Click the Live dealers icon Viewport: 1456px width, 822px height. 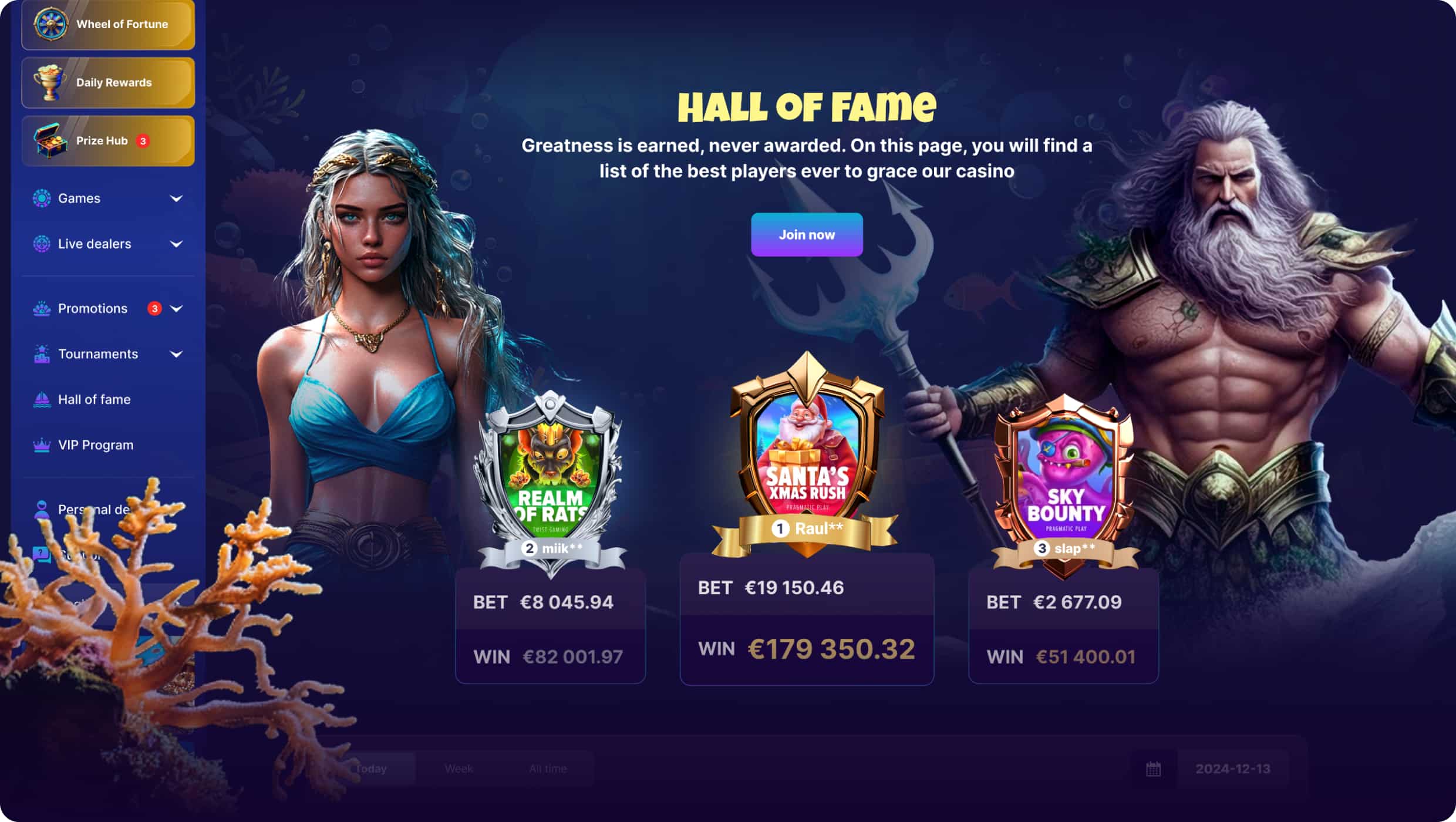tap(41, 243)
